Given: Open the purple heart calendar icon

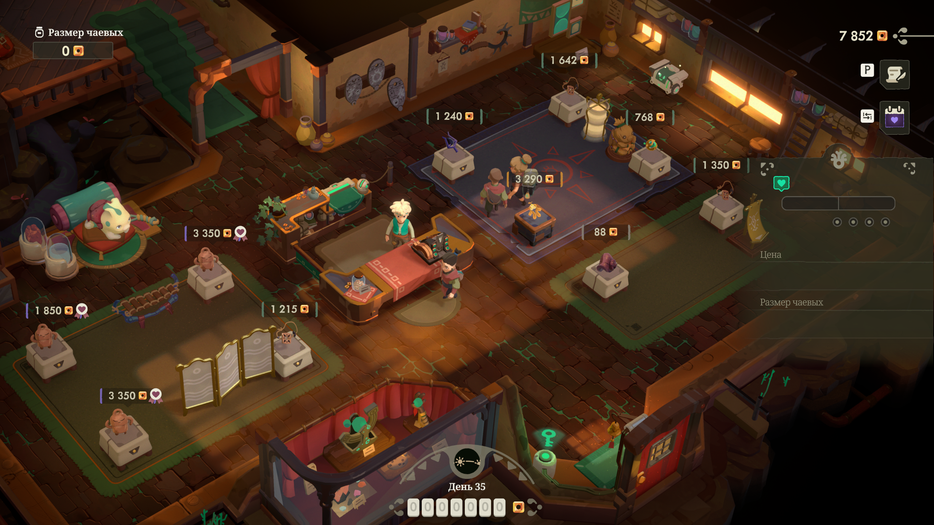Looking at the screenshot, I should click(894, 117).
